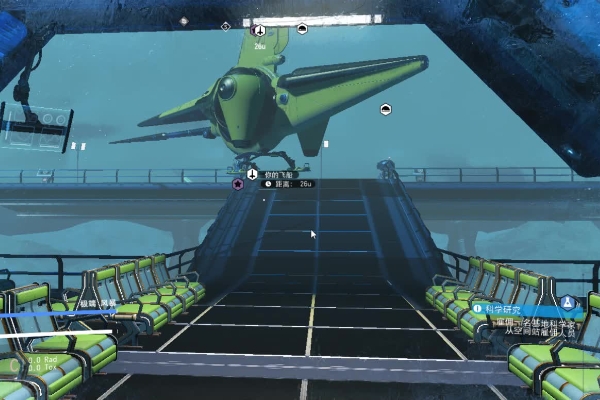The width and height of the screenshot is (600, 400).
Task: Select the science flask mission icon
Action: point(568,302)
